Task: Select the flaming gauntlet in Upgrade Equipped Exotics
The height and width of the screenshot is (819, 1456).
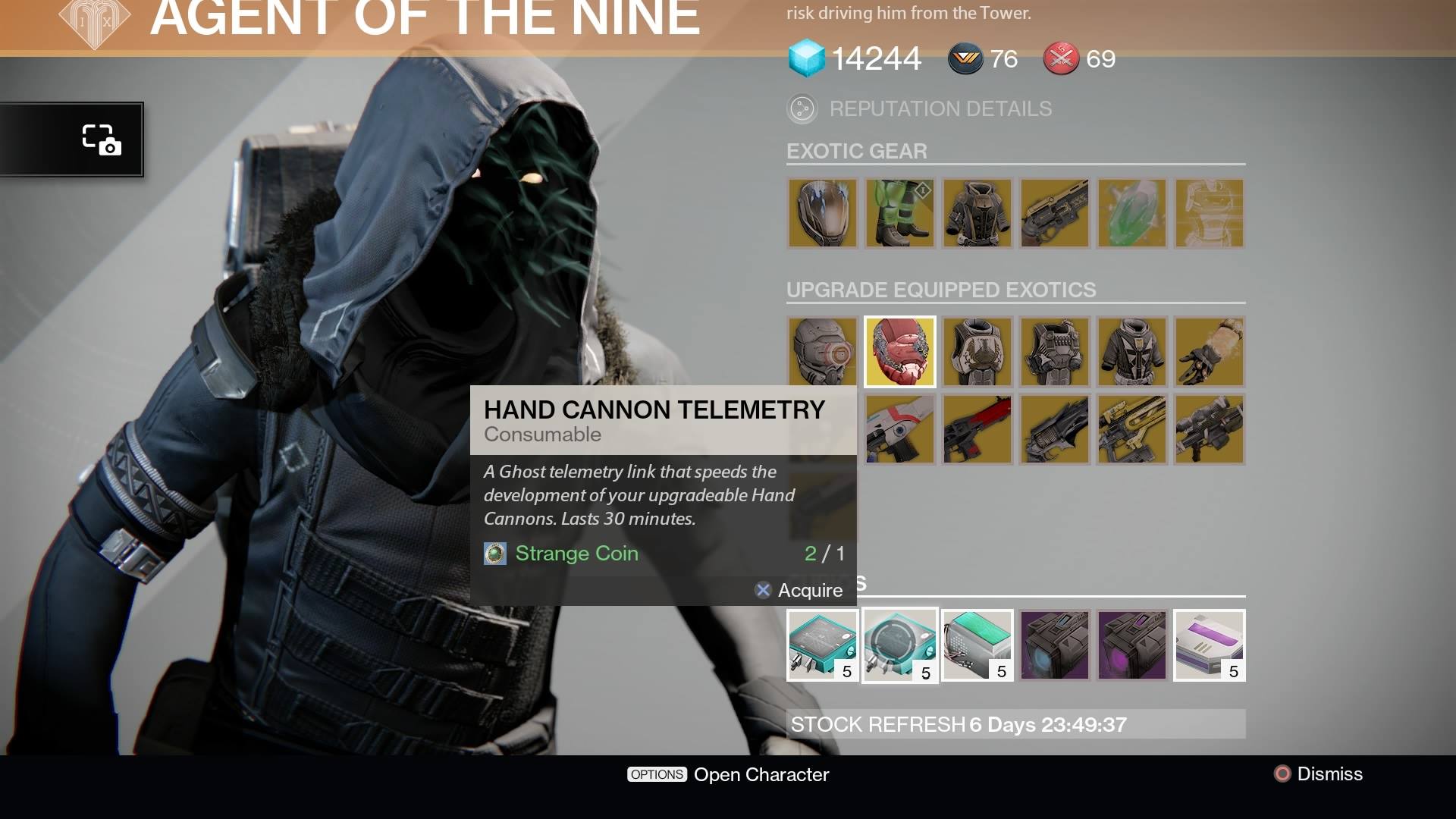Action: 1210,351
